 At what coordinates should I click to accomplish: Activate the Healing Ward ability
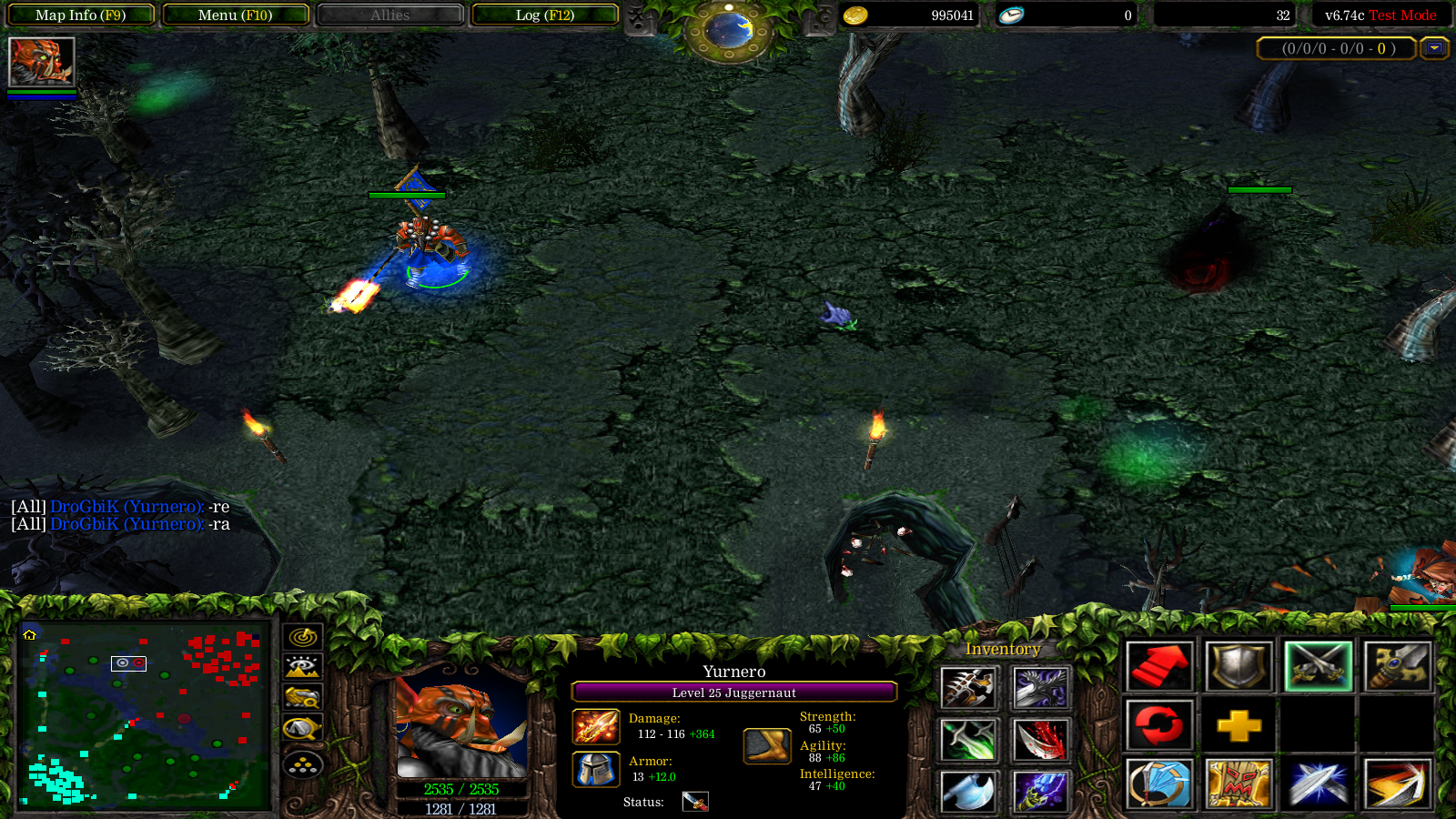coord(1238,784)
